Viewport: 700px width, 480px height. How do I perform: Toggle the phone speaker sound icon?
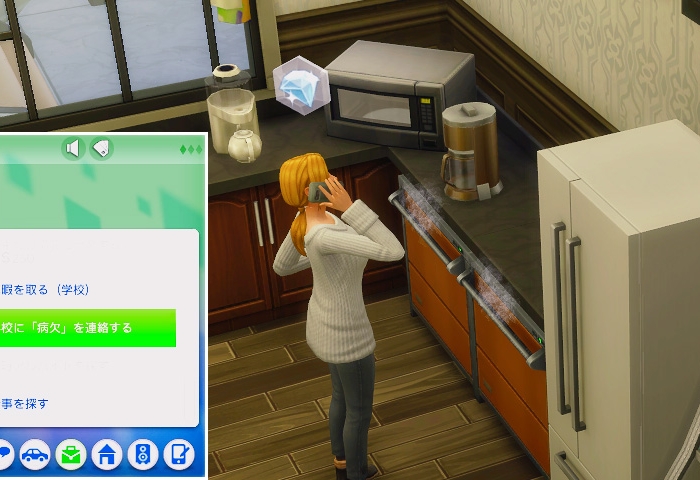(72, 149)
